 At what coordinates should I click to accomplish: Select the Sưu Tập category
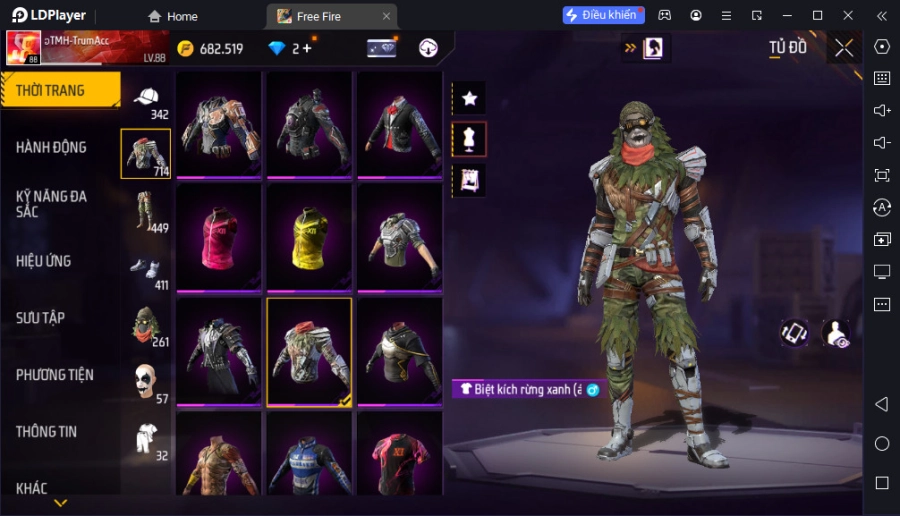pos(41,318)
